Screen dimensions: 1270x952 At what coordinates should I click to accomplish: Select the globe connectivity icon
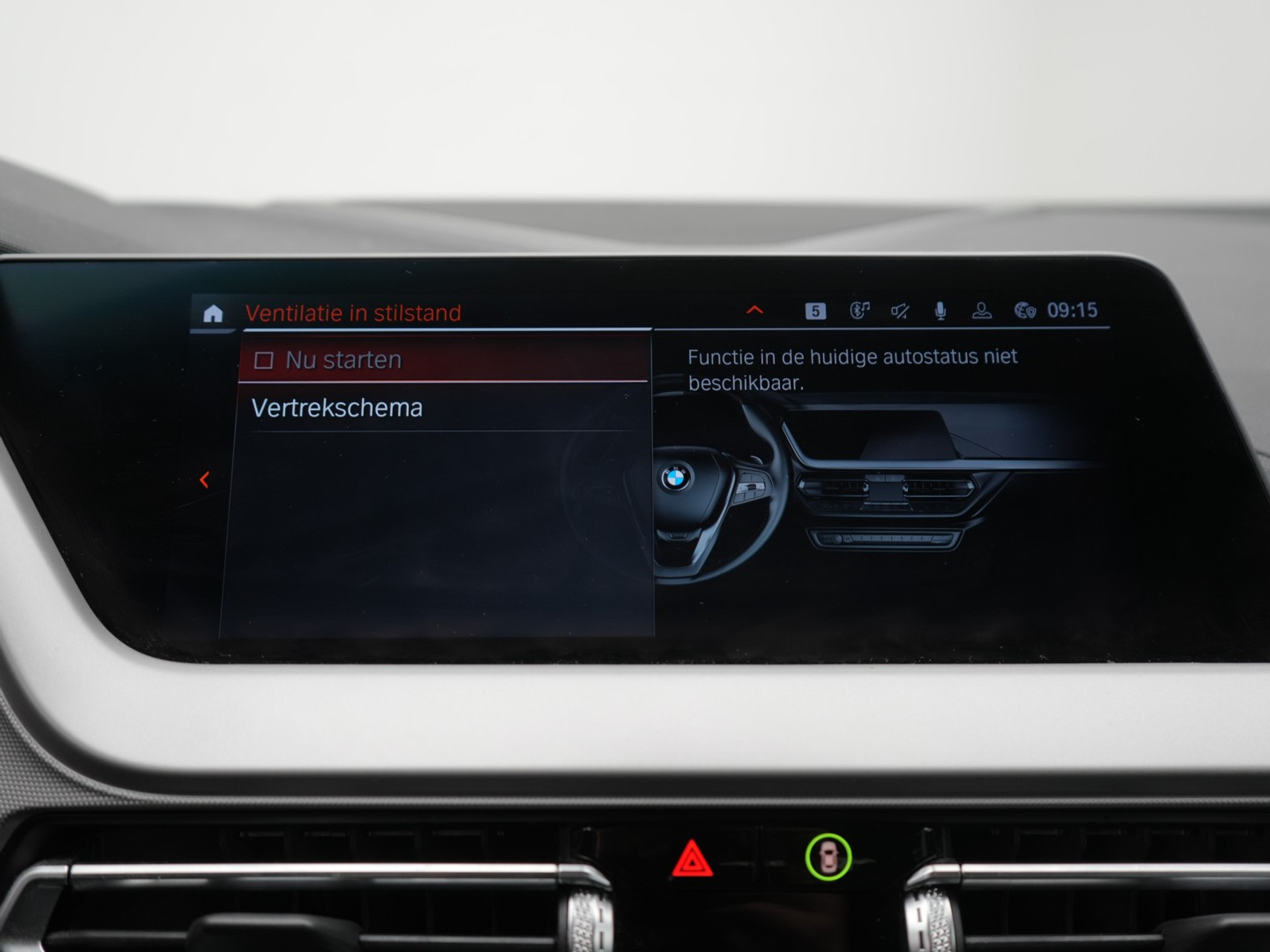1025,311
